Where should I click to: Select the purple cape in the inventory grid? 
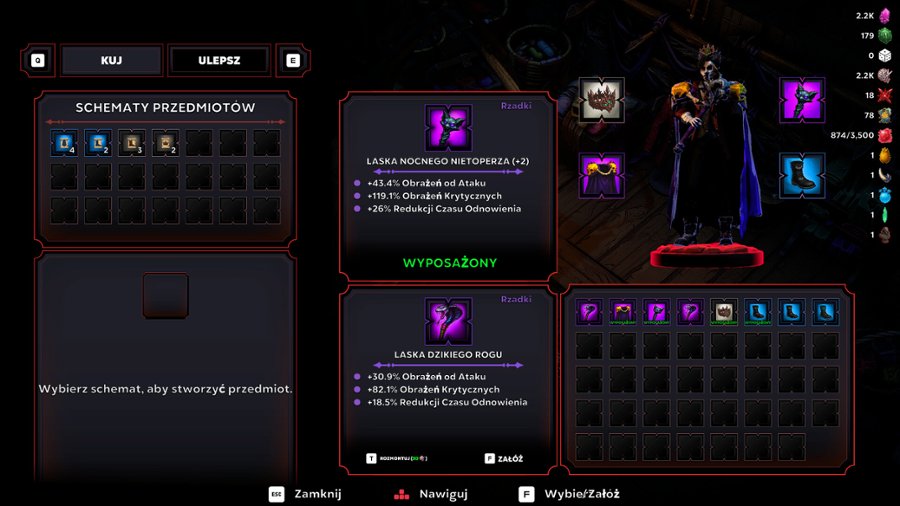click(x=624, y=313)
